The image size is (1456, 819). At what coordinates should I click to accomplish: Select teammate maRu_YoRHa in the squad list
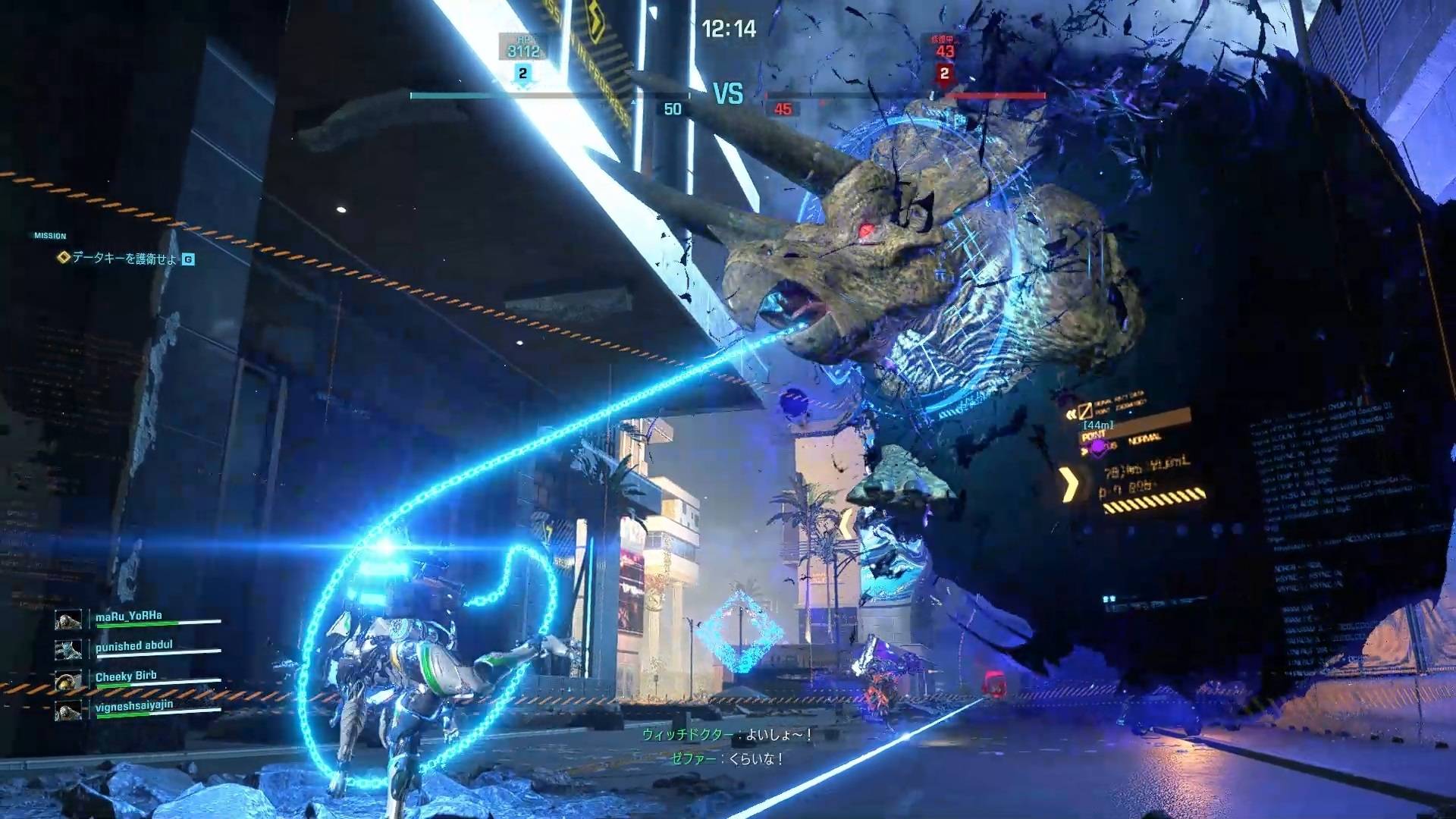pos(129,617)
